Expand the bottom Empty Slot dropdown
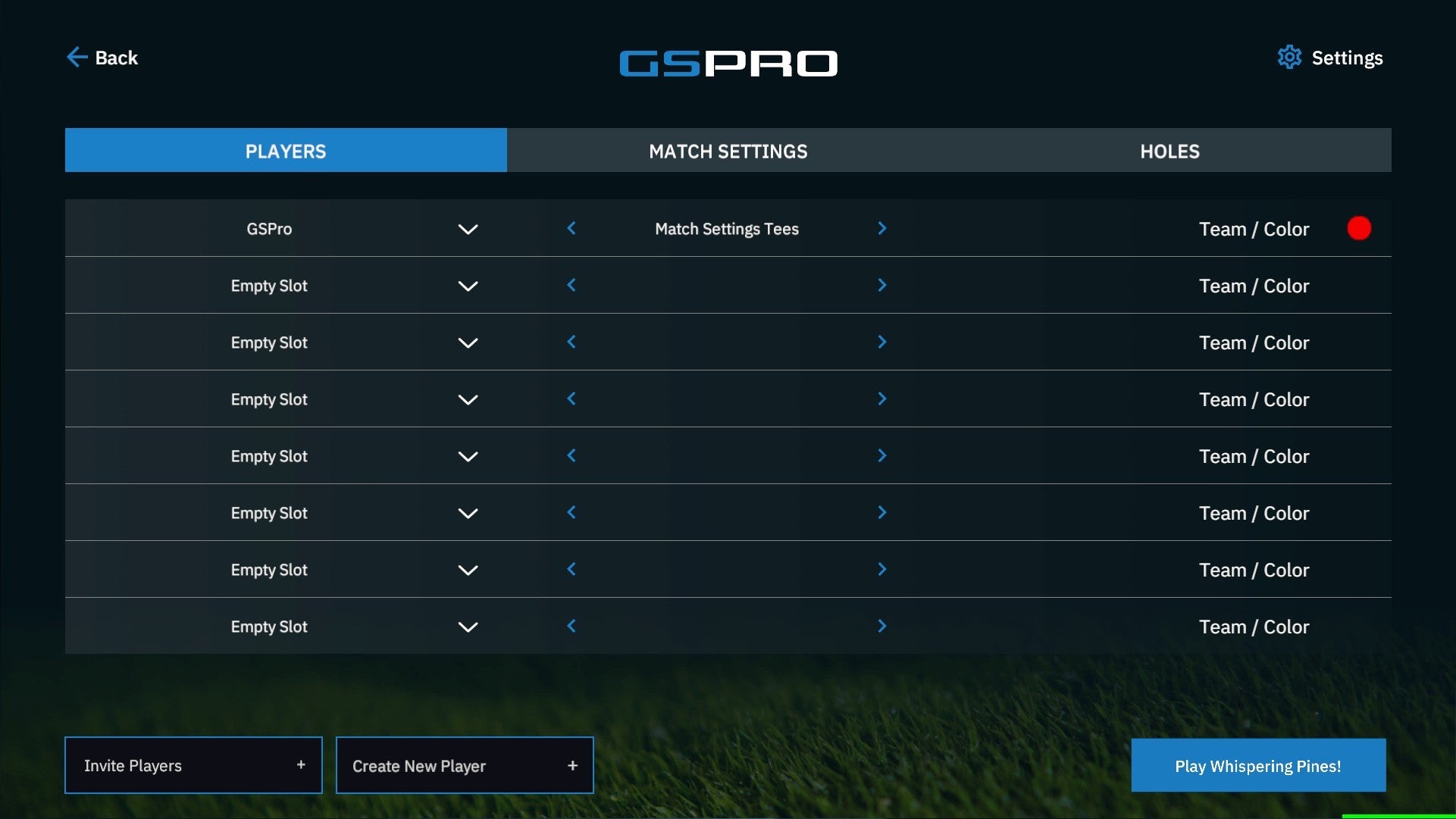Image resolution: width=1456 pixels, height=819 pixels. (x=468, y=627)
